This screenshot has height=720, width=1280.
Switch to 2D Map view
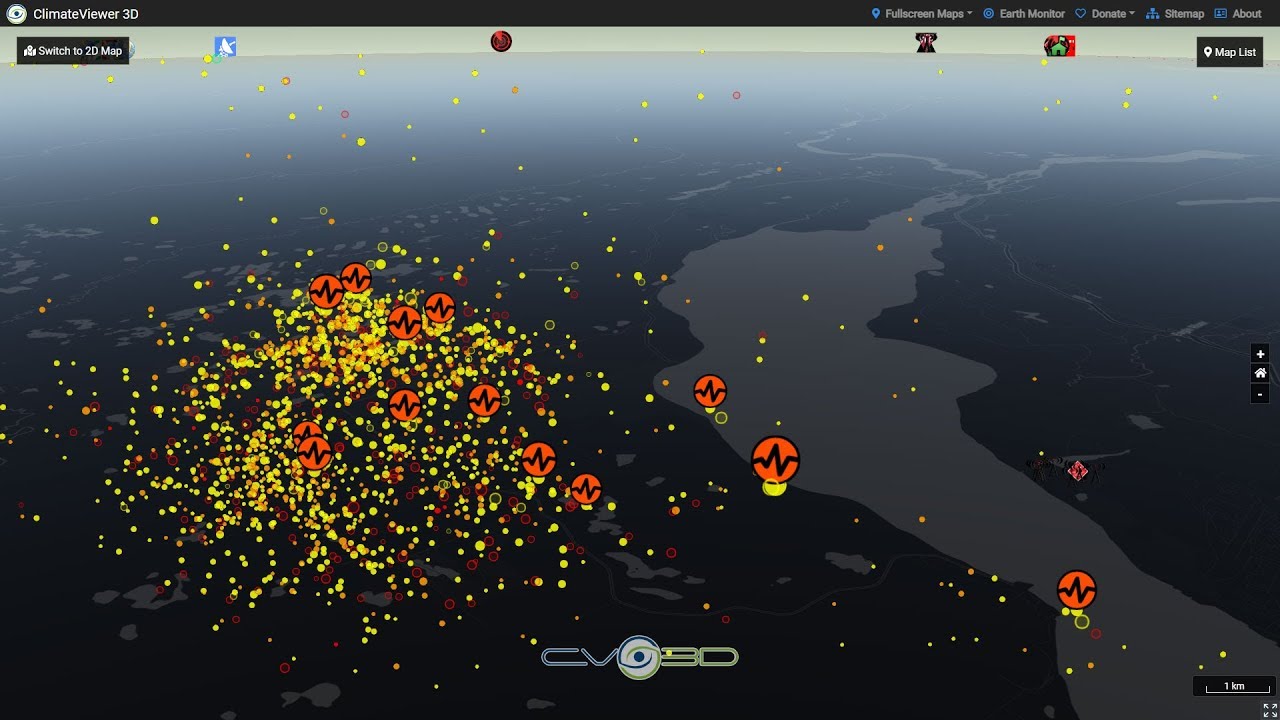[73, 51]
